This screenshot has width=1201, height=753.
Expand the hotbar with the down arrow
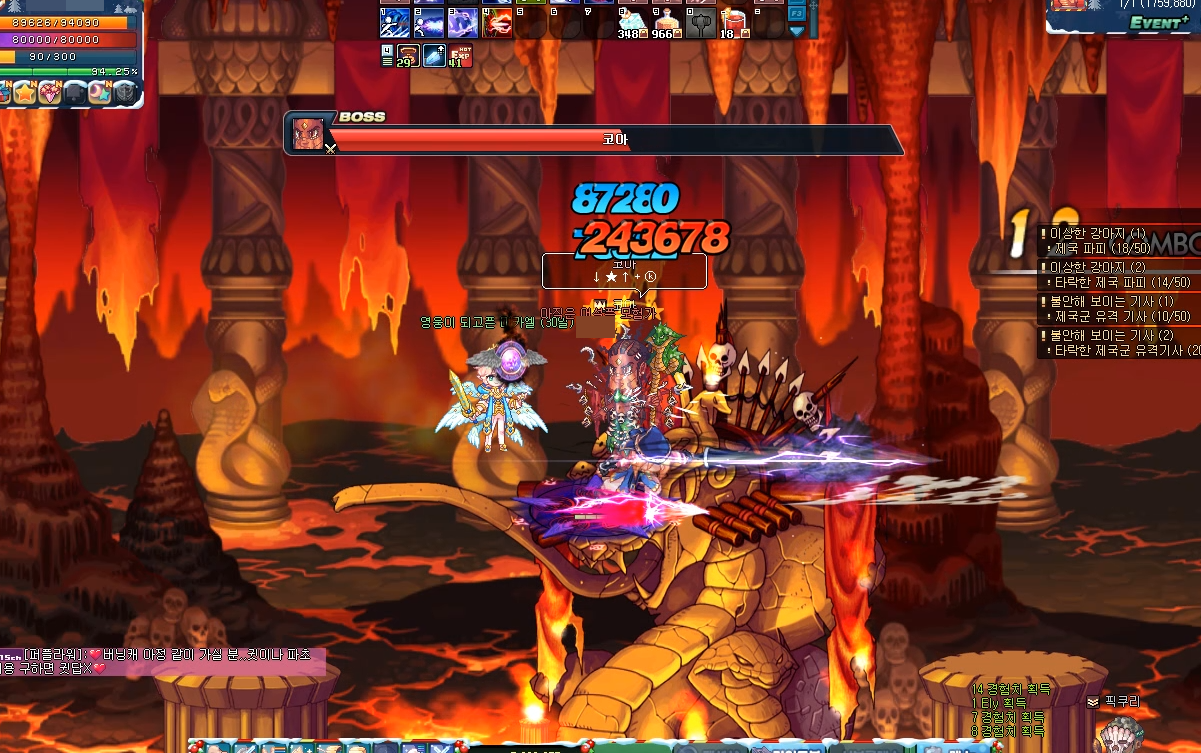click(797, 31)
